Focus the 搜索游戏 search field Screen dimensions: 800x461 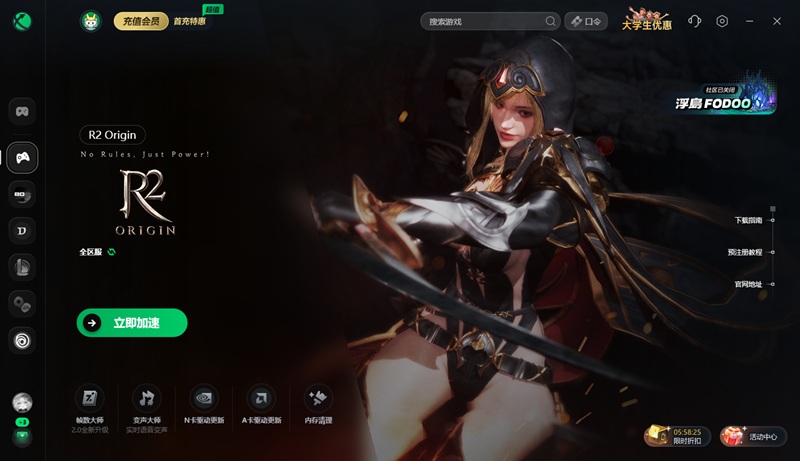coord(483,21)
